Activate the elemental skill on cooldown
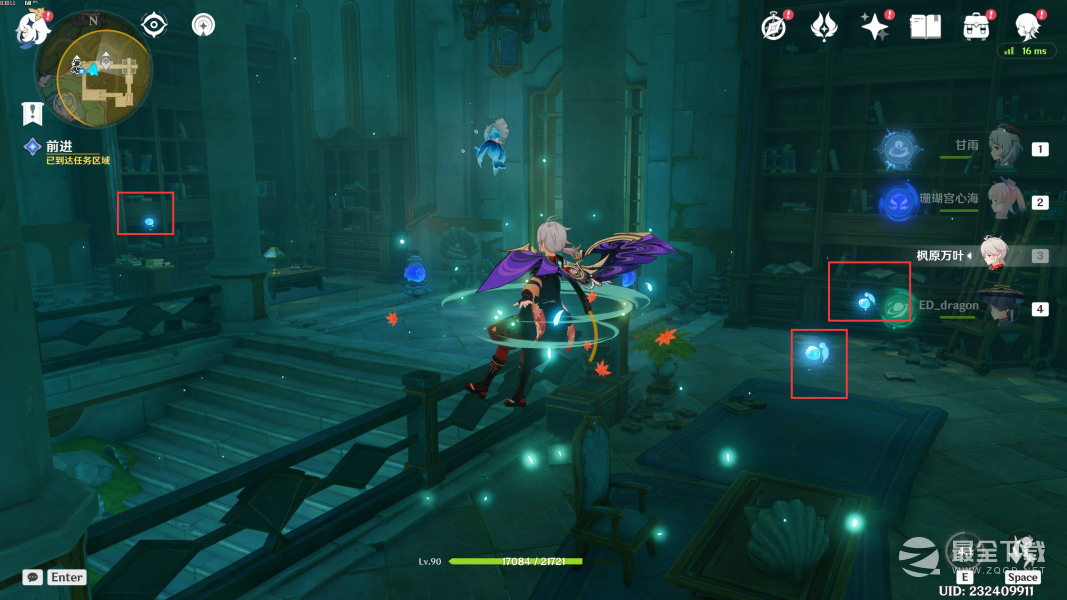The height and width of the screenshot is (600, 1067). tap(964, 552)
